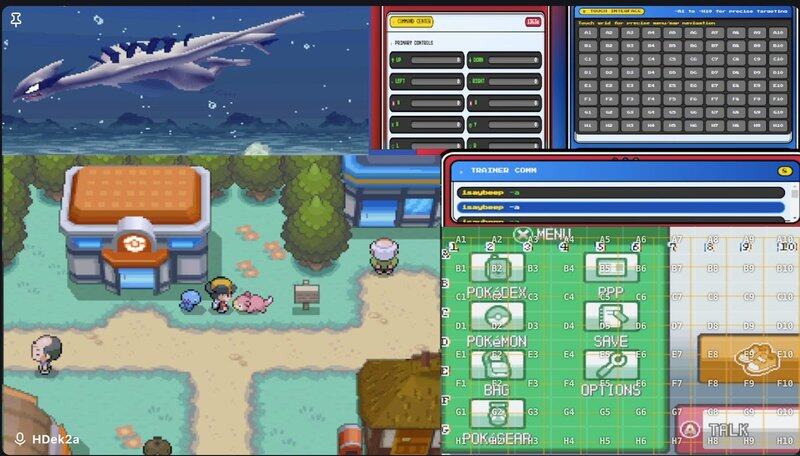This screenshot has height=456, width=800.
Task: Tap the Talk button
Action: tap(736, 429)
